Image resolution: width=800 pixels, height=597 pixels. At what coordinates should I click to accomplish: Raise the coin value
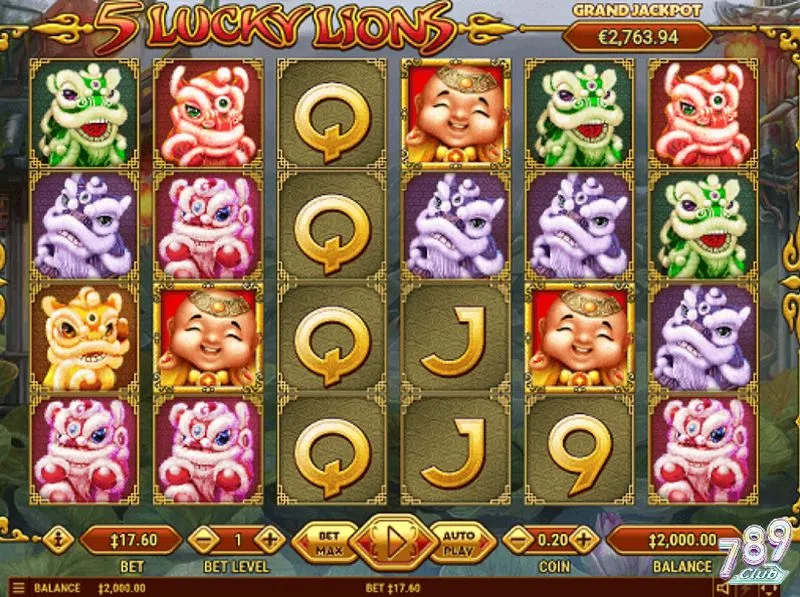tap(584, 540)
